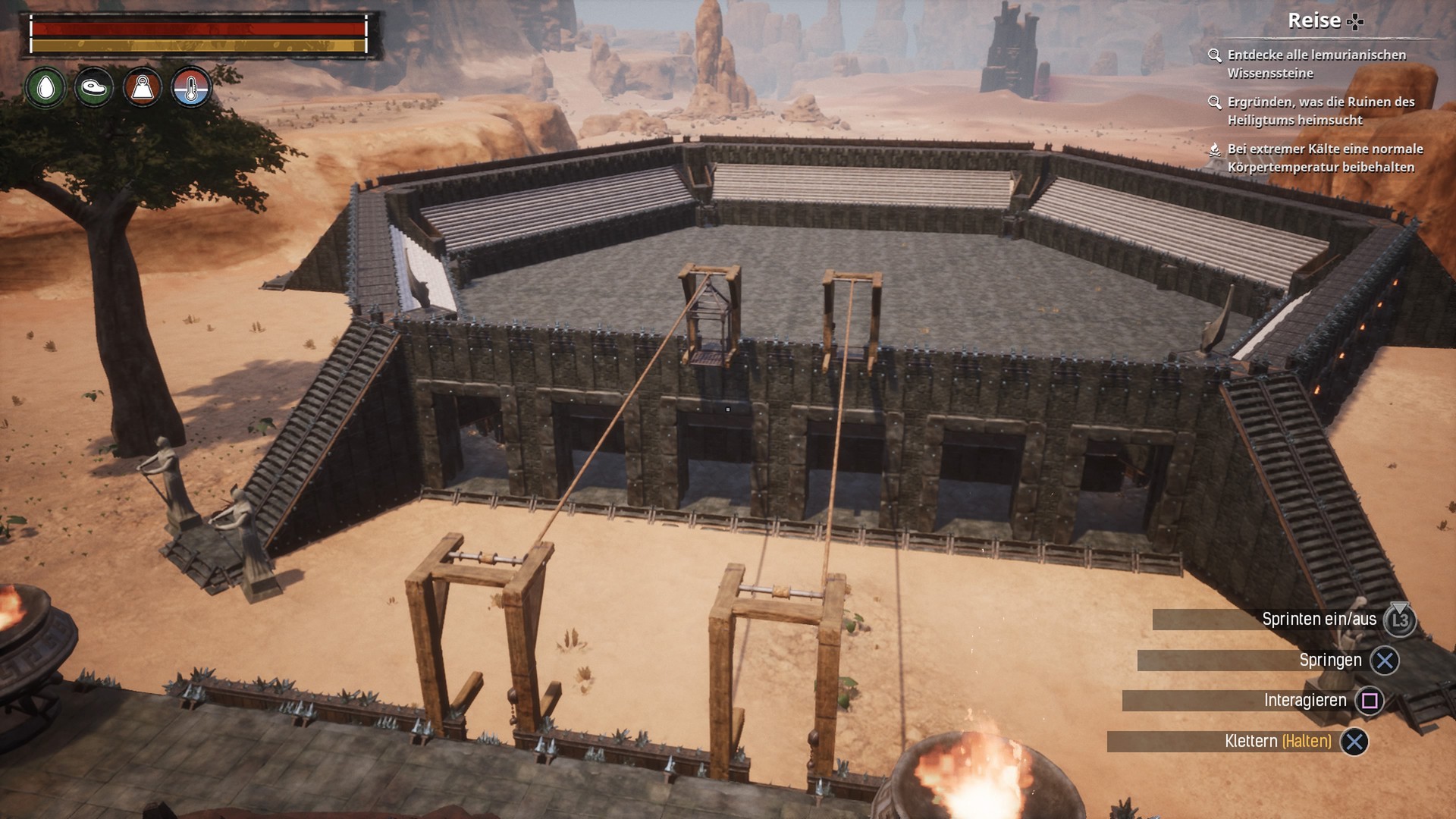The image size is (1456, 819).
Task: Click the thirst water drop status icon
Action: (45, 88)
